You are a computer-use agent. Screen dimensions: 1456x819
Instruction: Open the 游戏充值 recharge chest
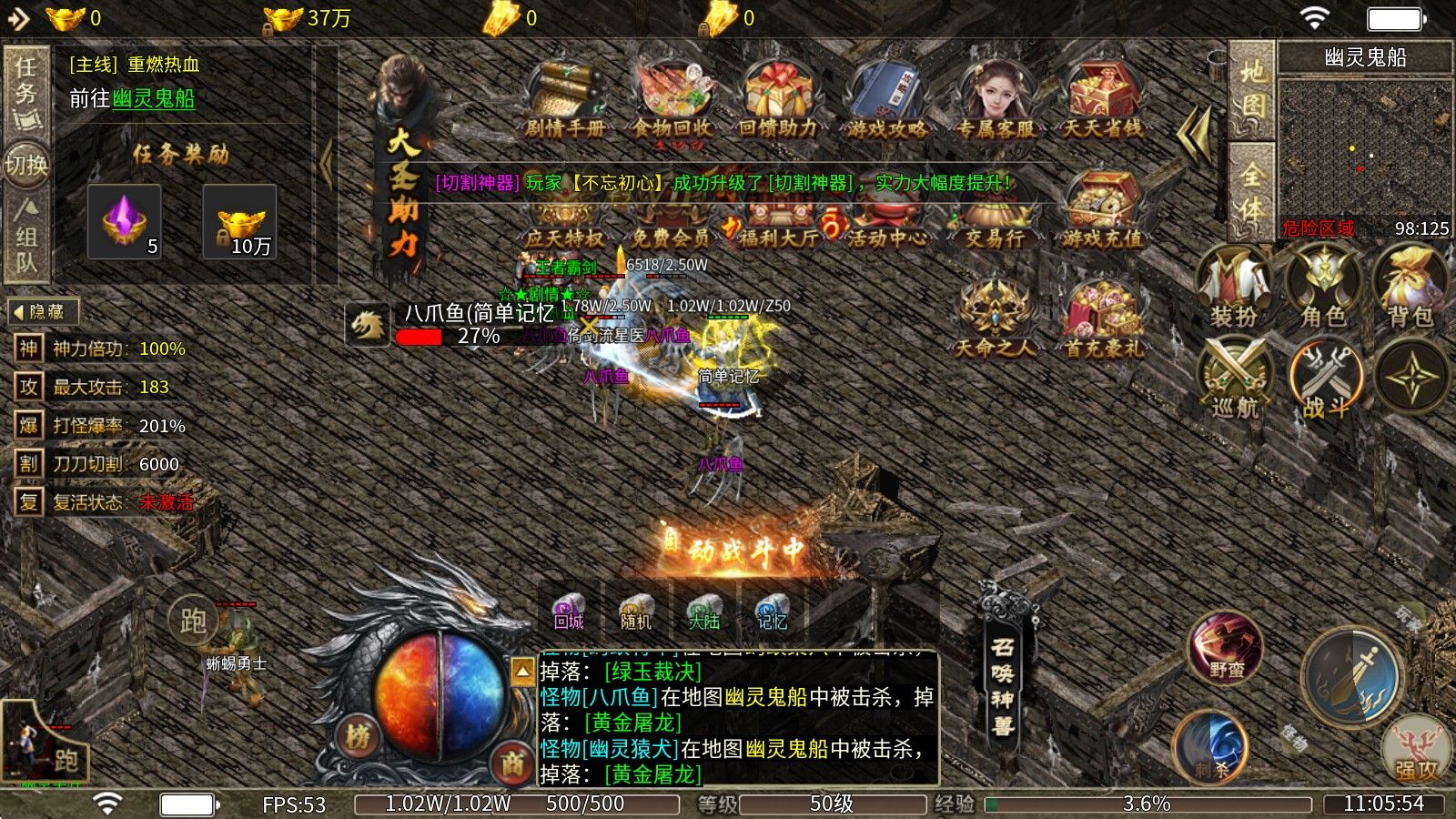point(1101,211)
